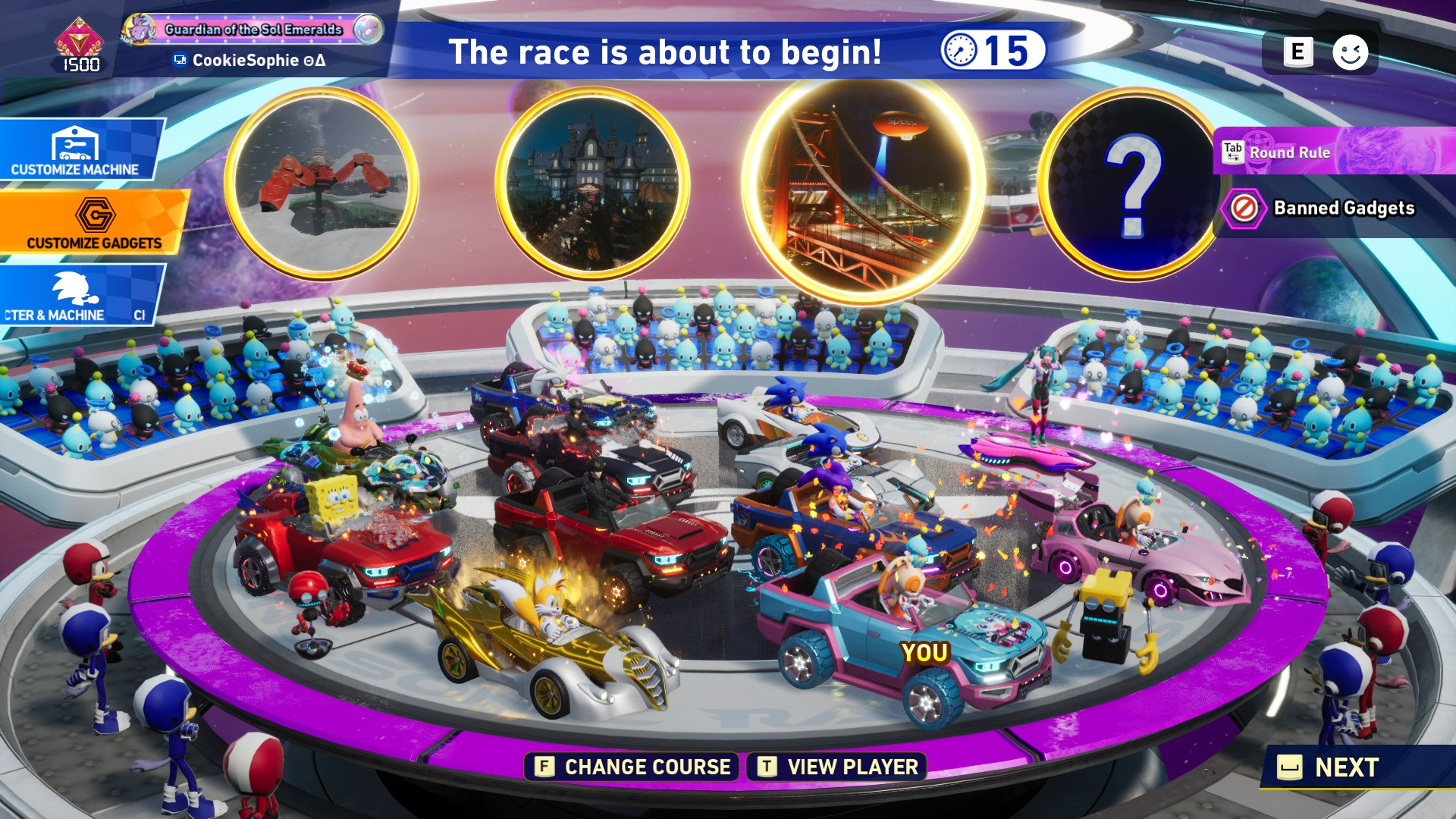1456x819 pixels.
Task: Select the Customize Gadgets option
Action: [x=93, y=222]
